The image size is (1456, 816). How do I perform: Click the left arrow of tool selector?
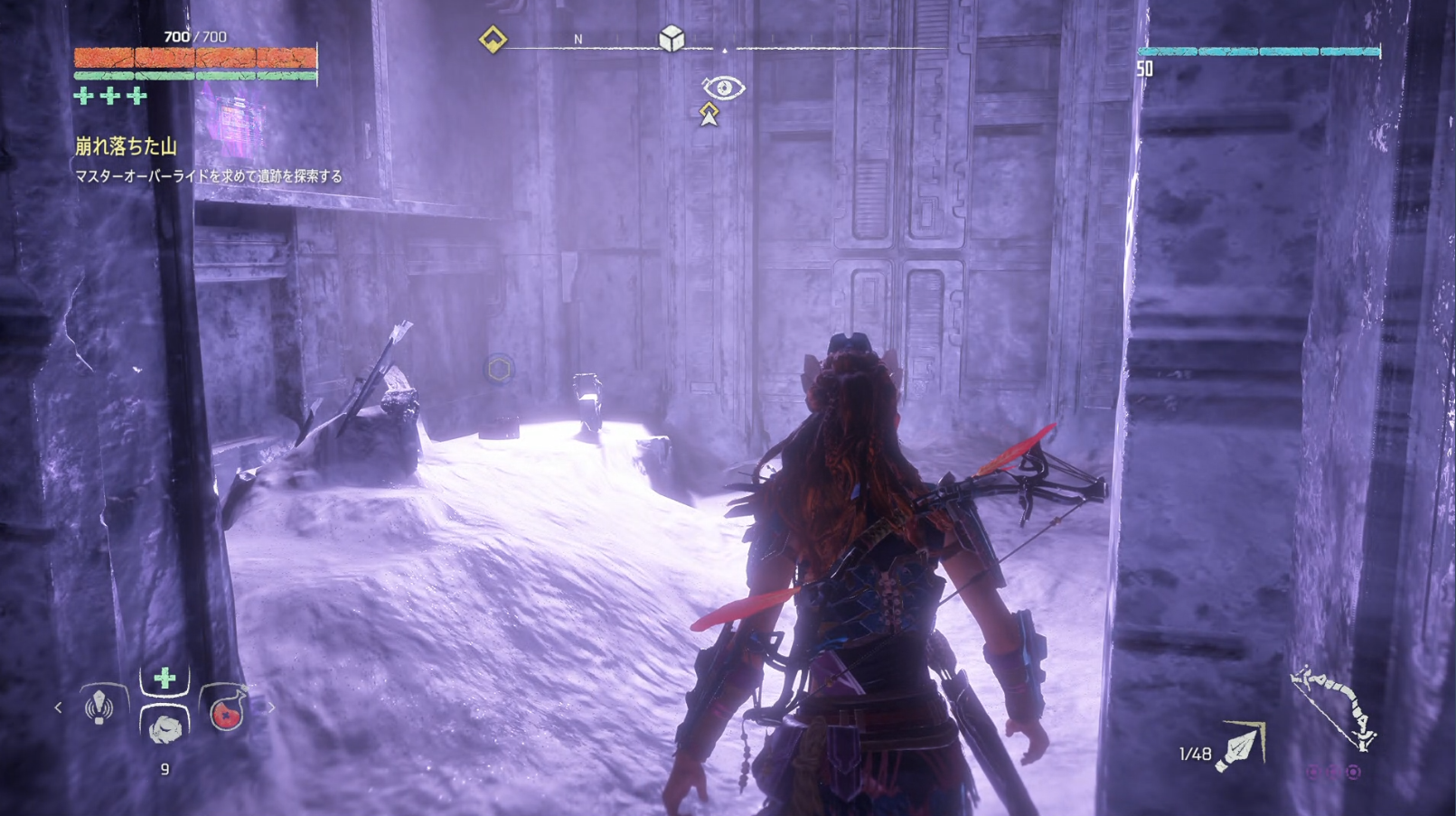point(59,708)
